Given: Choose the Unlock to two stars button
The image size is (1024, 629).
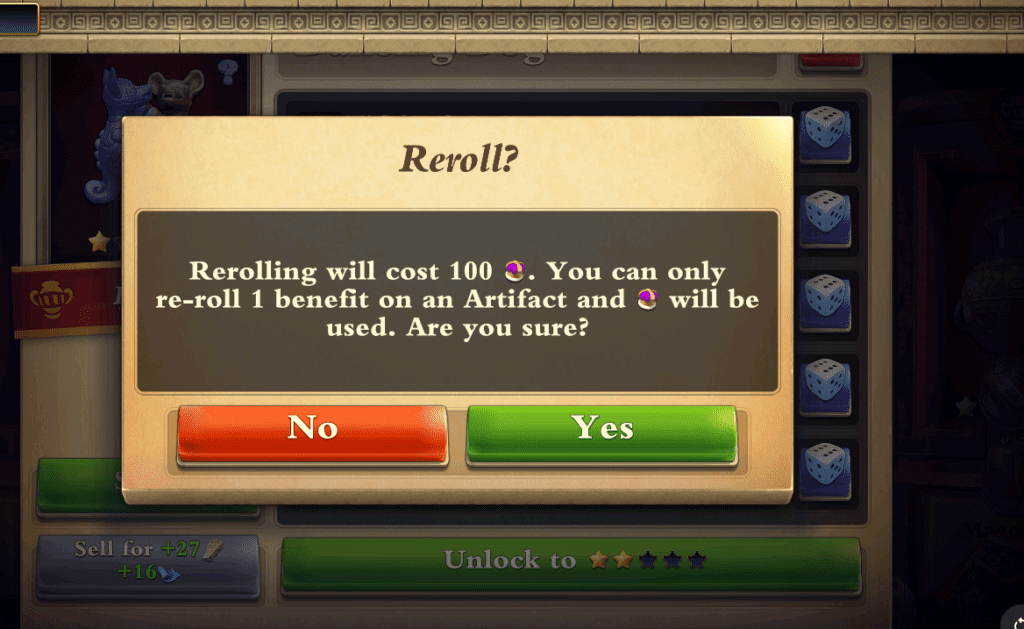Looking at the screenshot, I should tap(570, 563).
